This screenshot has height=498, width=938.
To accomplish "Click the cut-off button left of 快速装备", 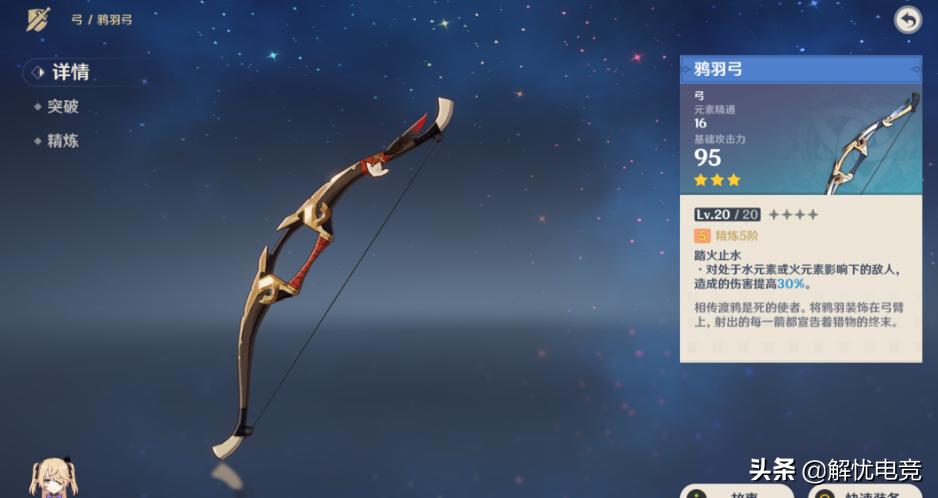I will pyautogui.click(x=736, y=491).
